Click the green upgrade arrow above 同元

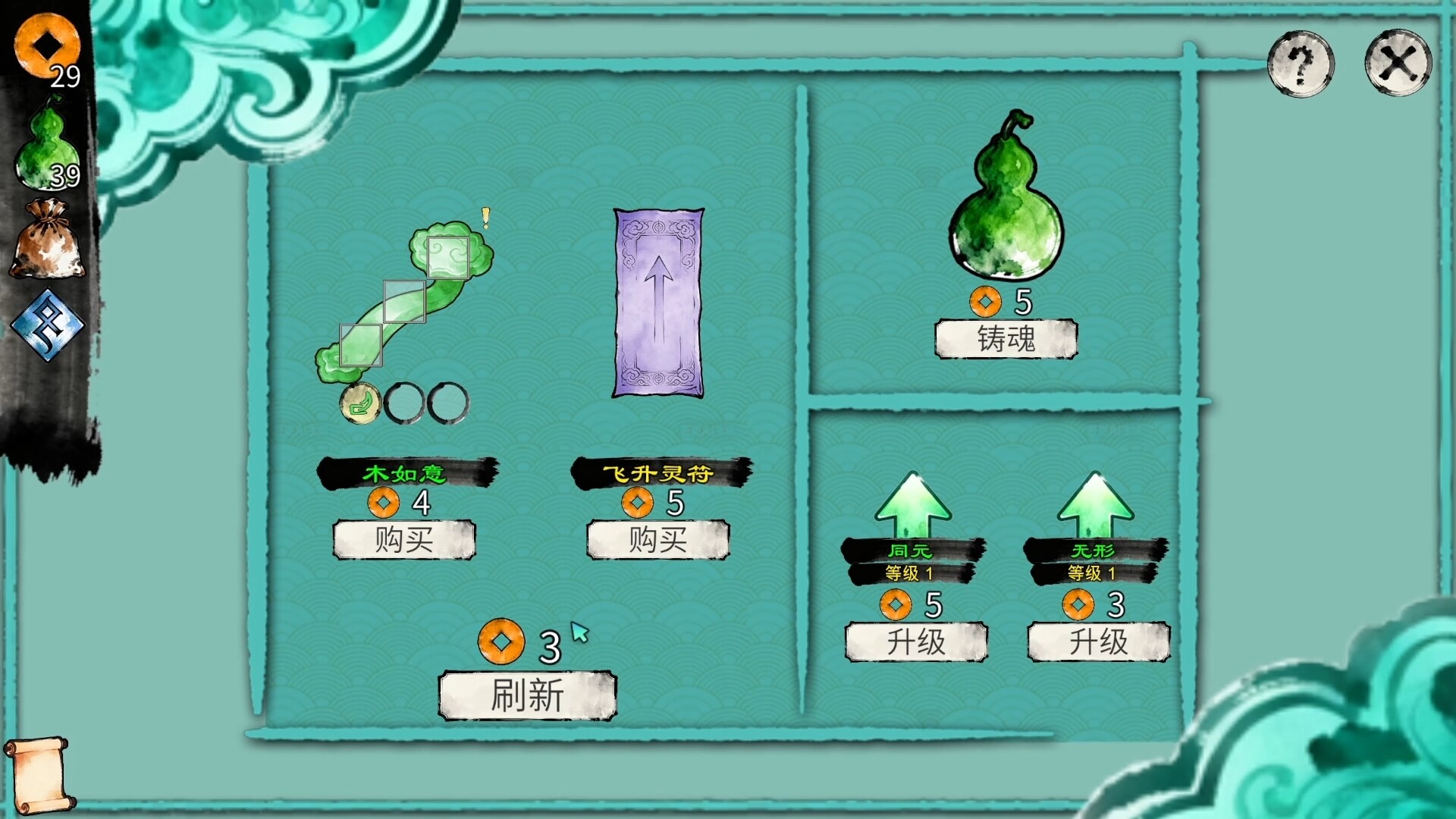(915, 504)
